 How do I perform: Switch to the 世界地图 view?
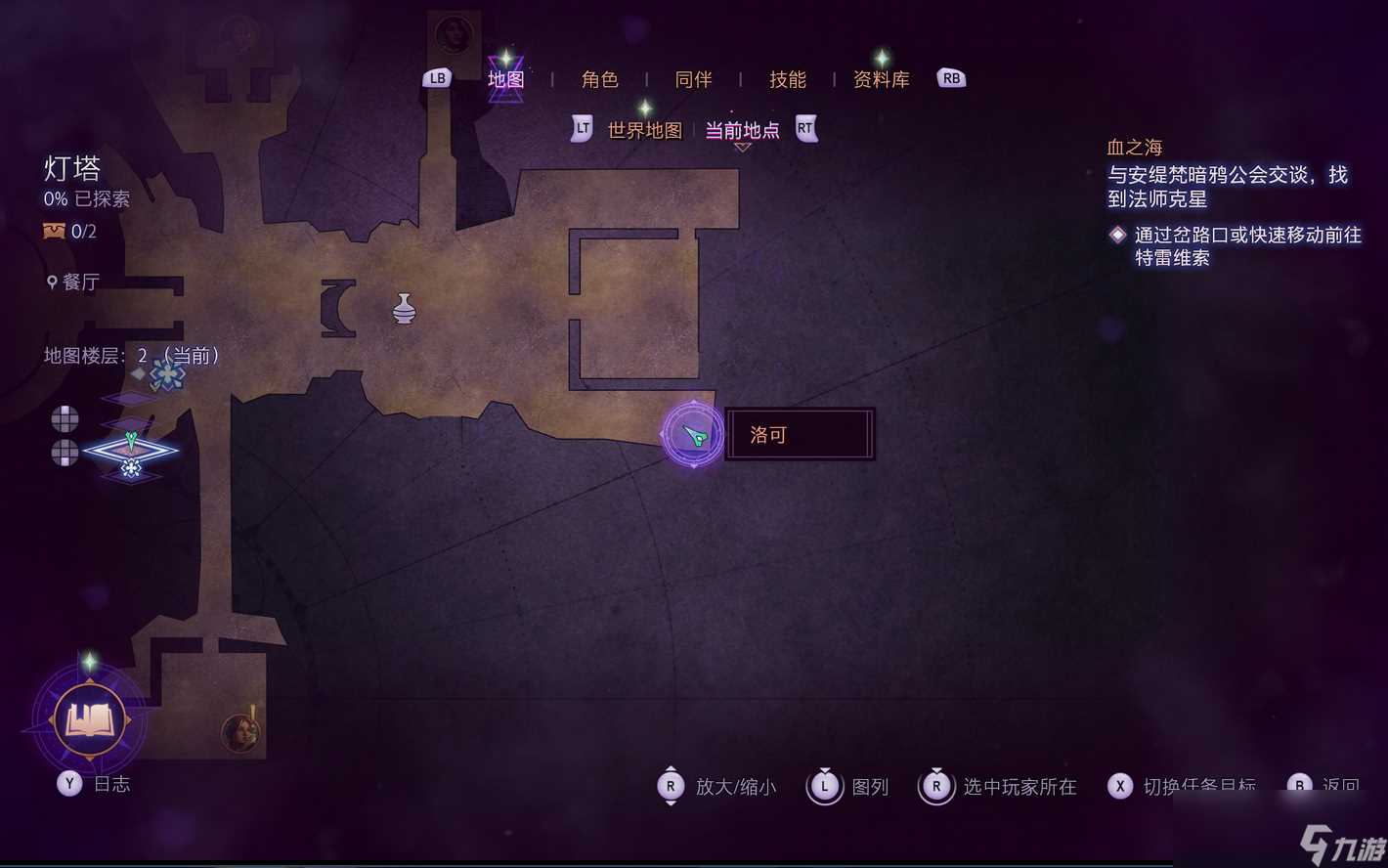644,130
